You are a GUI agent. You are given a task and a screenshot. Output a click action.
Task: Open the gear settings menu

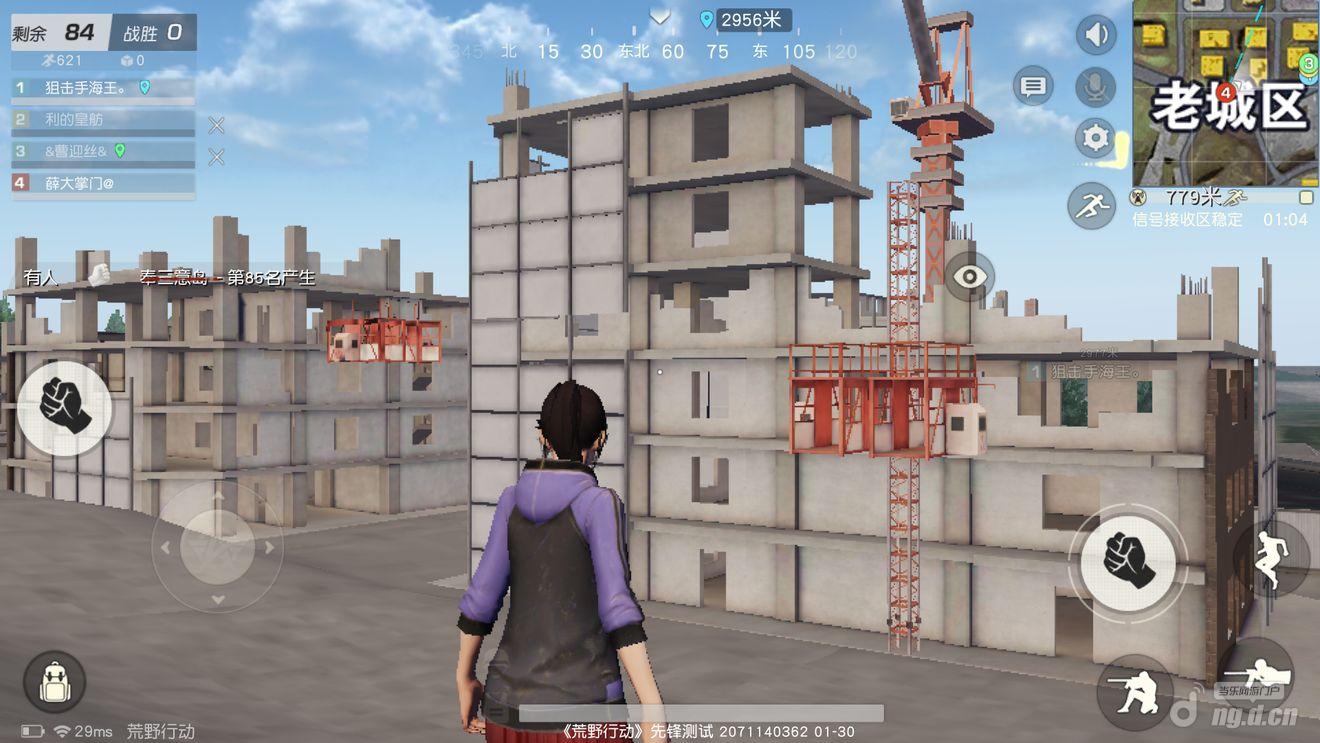1096,138
